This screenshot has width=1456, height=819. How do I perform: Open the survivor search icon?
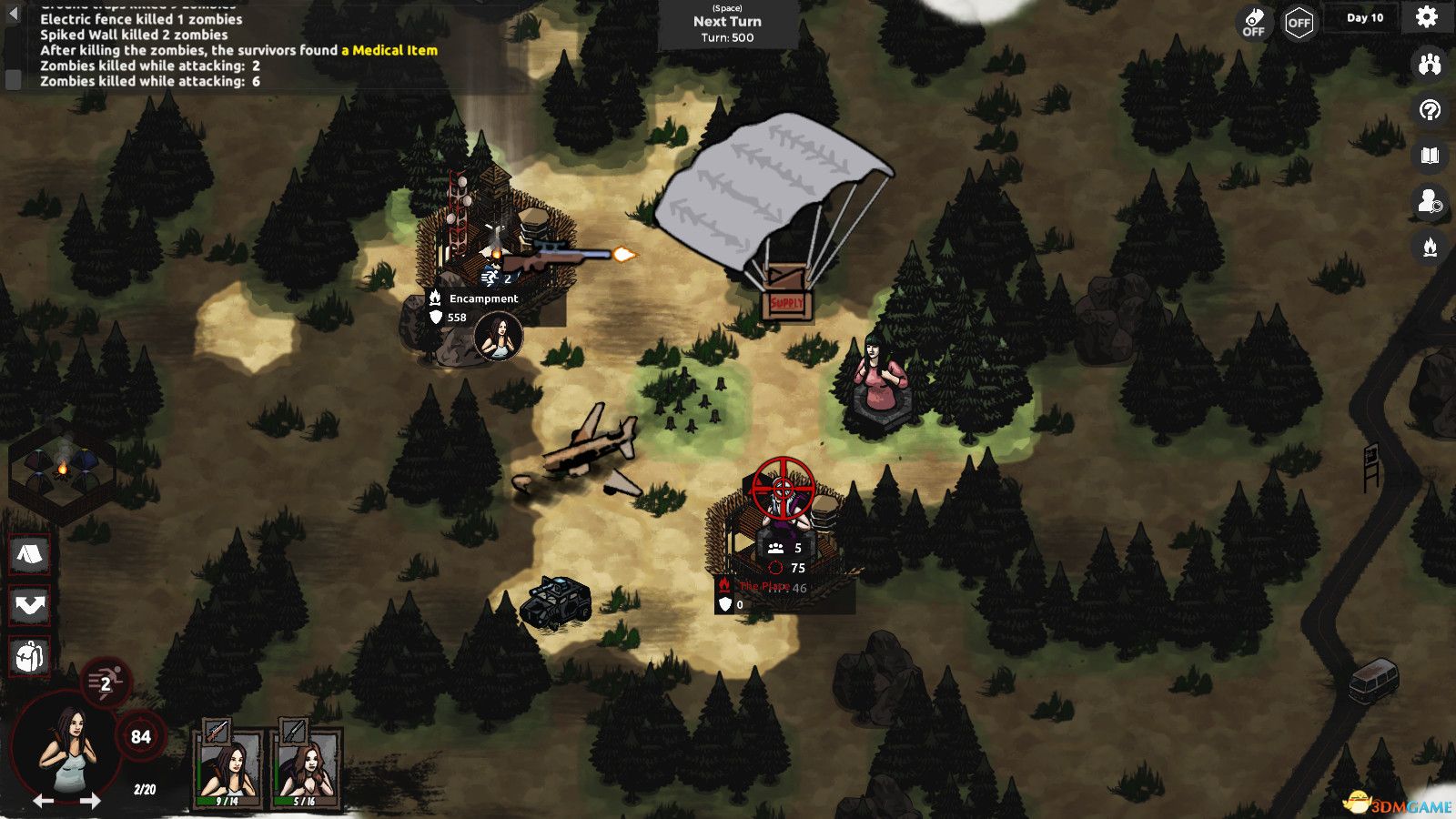tap(1430, 201)
